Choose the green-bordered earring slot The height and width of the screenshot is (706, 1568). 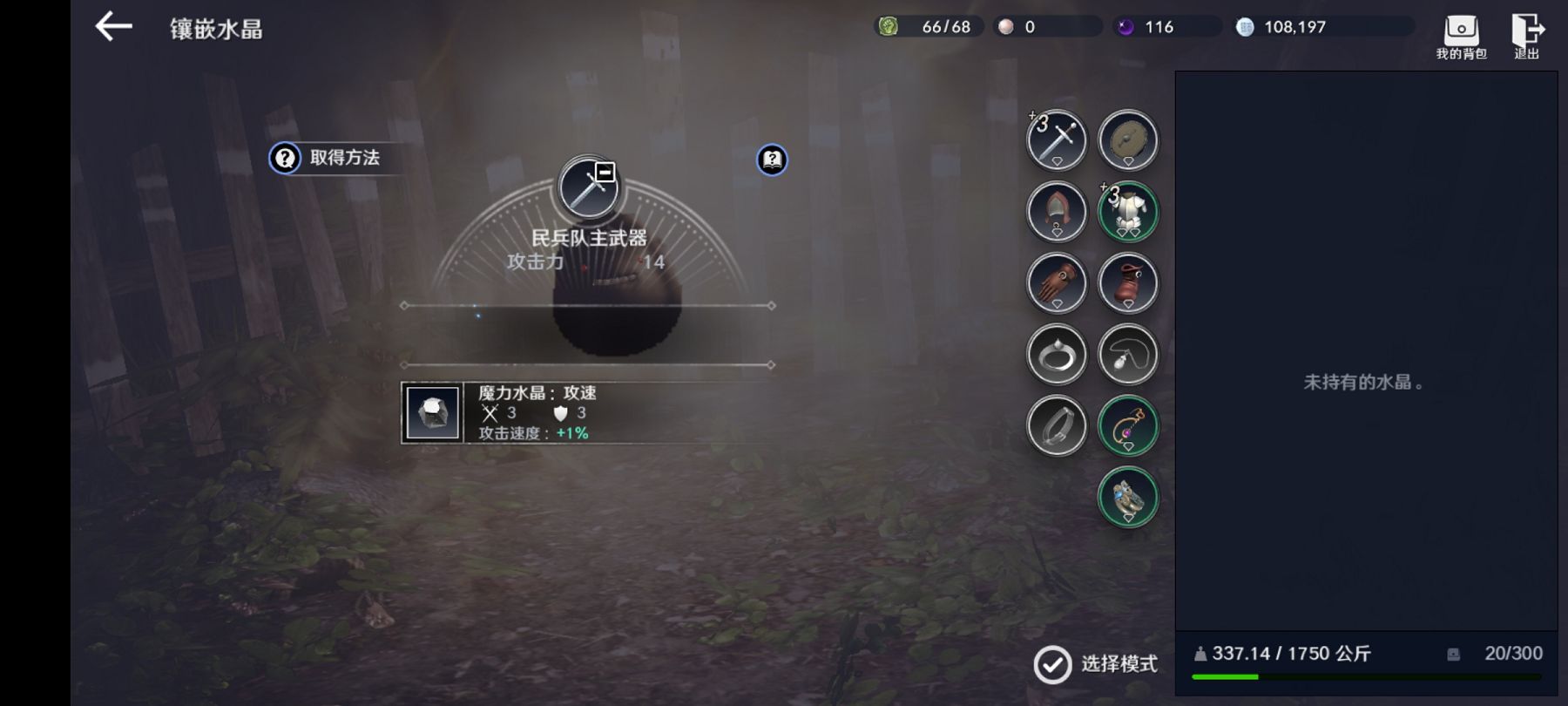1128,426
